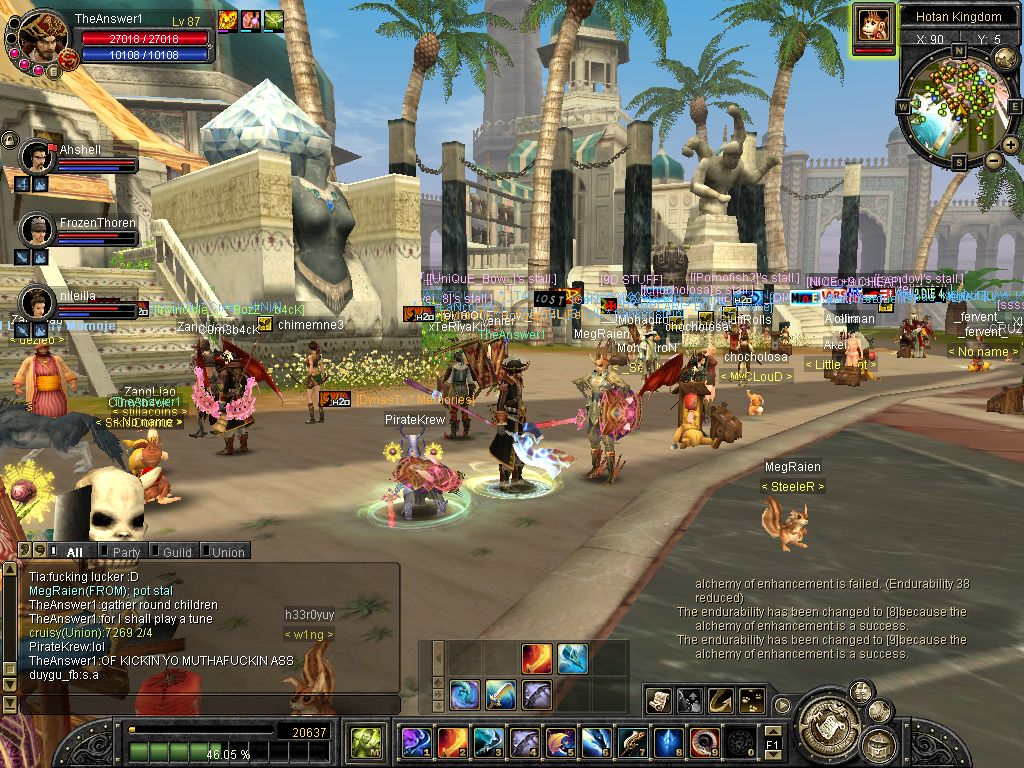
Task: Select the Union chat tab
Action: click(226, 552)
